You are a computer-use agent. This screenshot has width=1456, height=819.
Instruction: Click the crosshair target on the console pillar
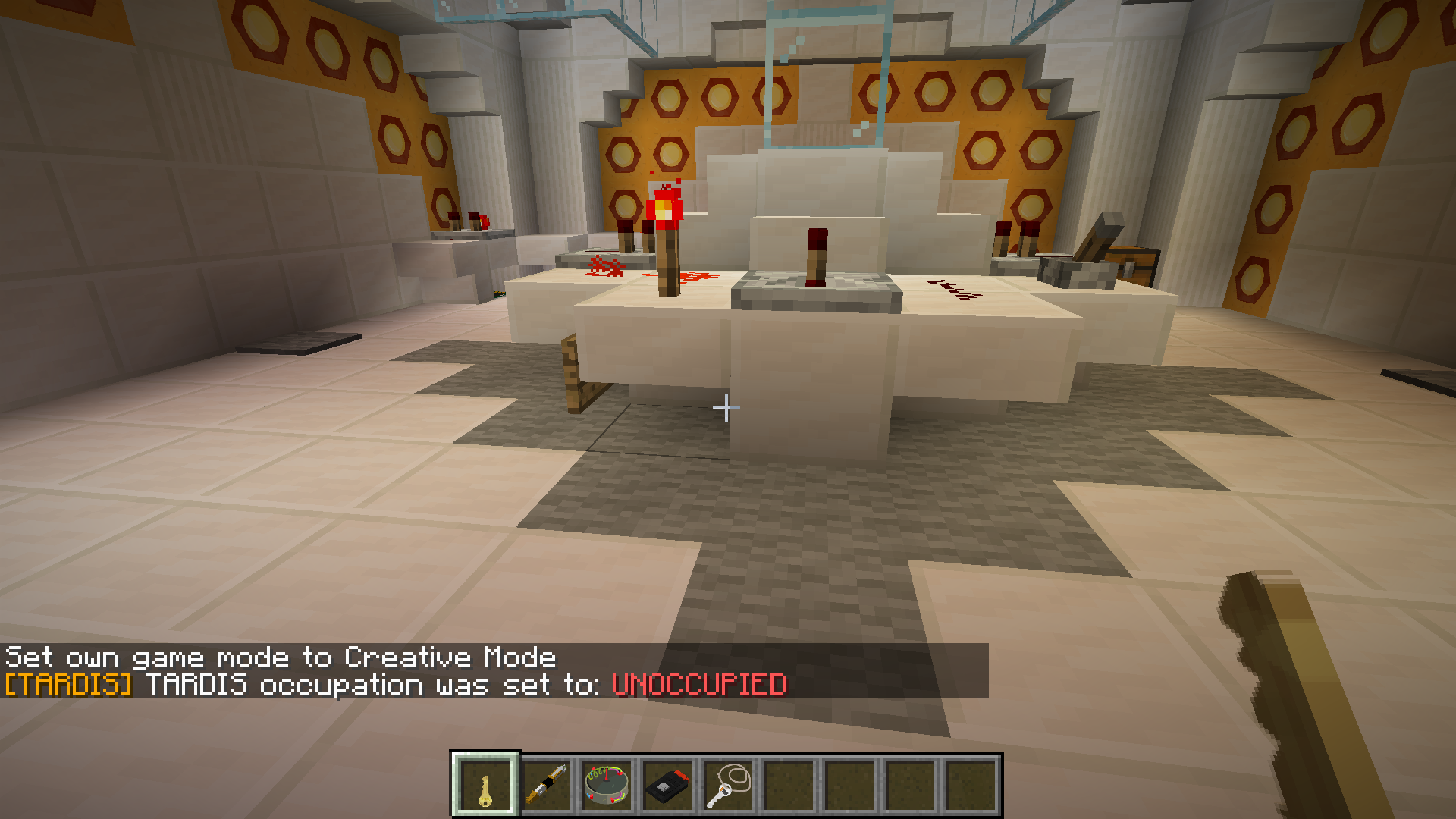pyautogui.click(x=726, y=408)
